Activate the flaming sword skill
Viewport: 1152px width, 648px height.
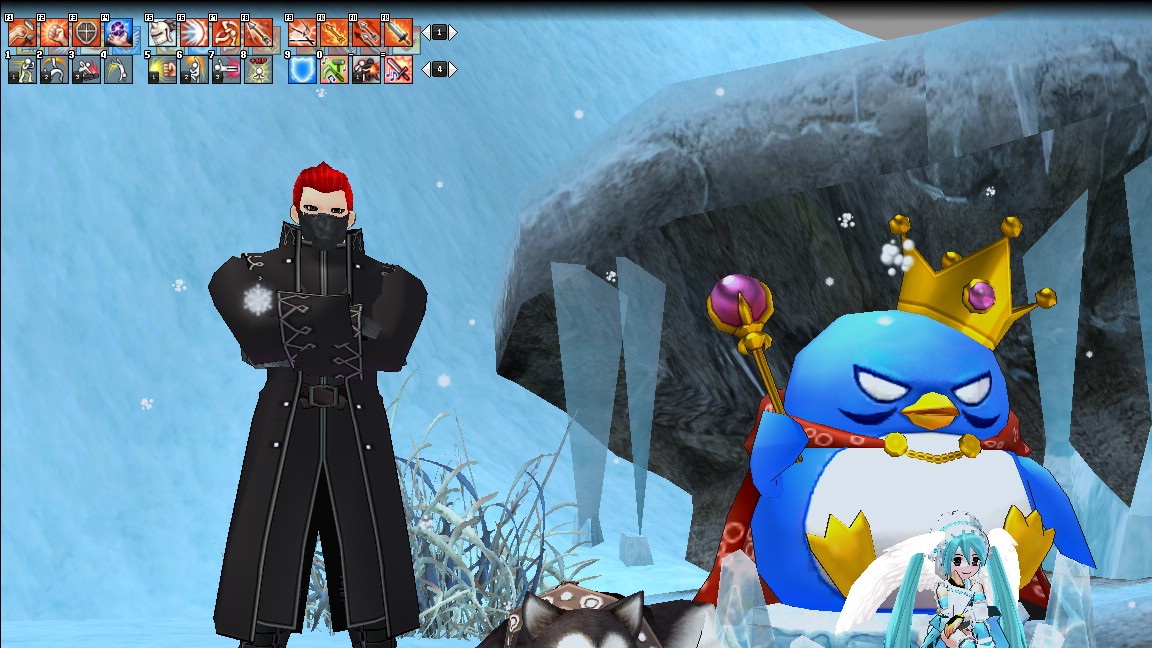(398, 33)
